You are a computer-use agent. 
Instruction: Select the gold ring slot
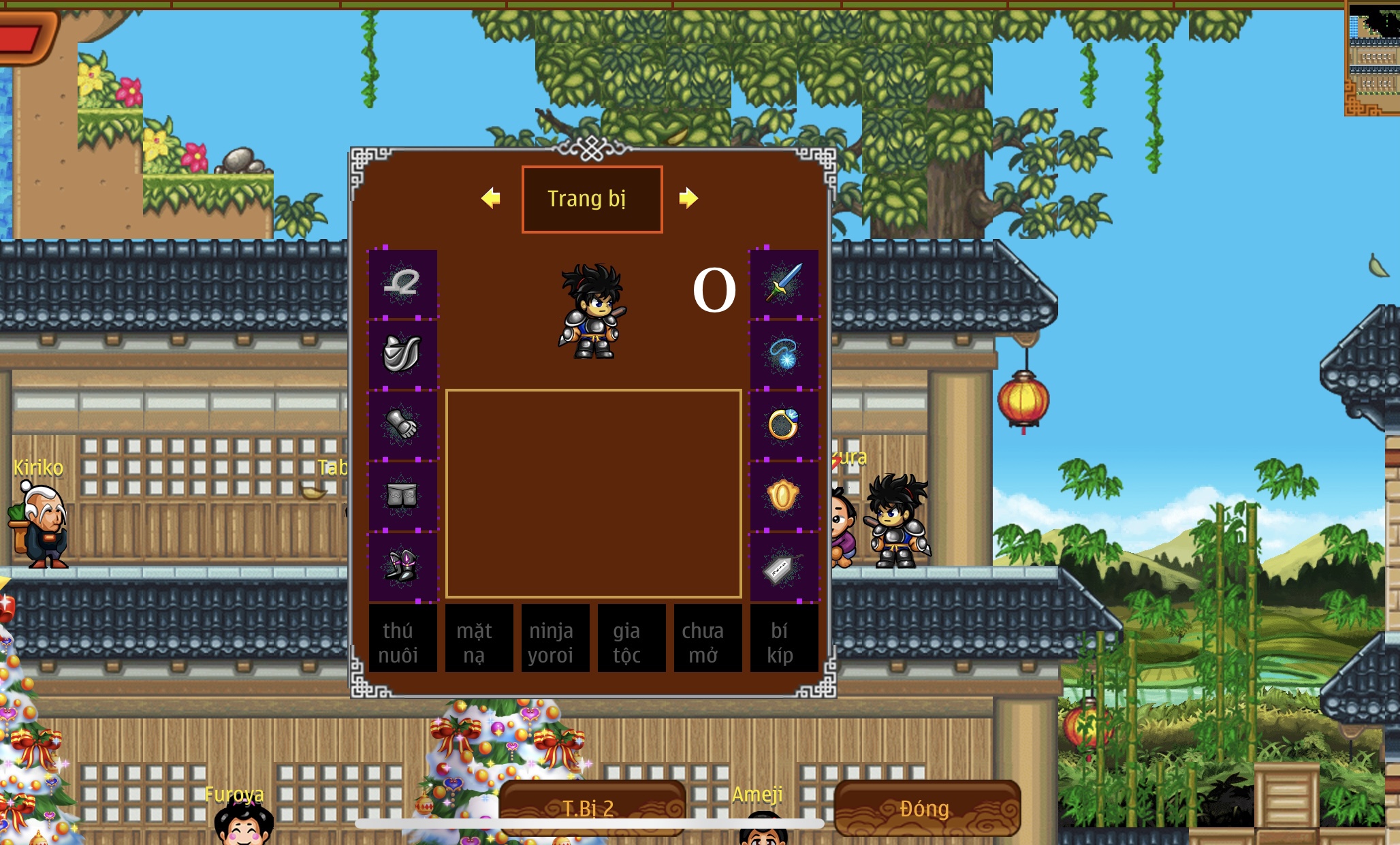[x=784, y=425]
